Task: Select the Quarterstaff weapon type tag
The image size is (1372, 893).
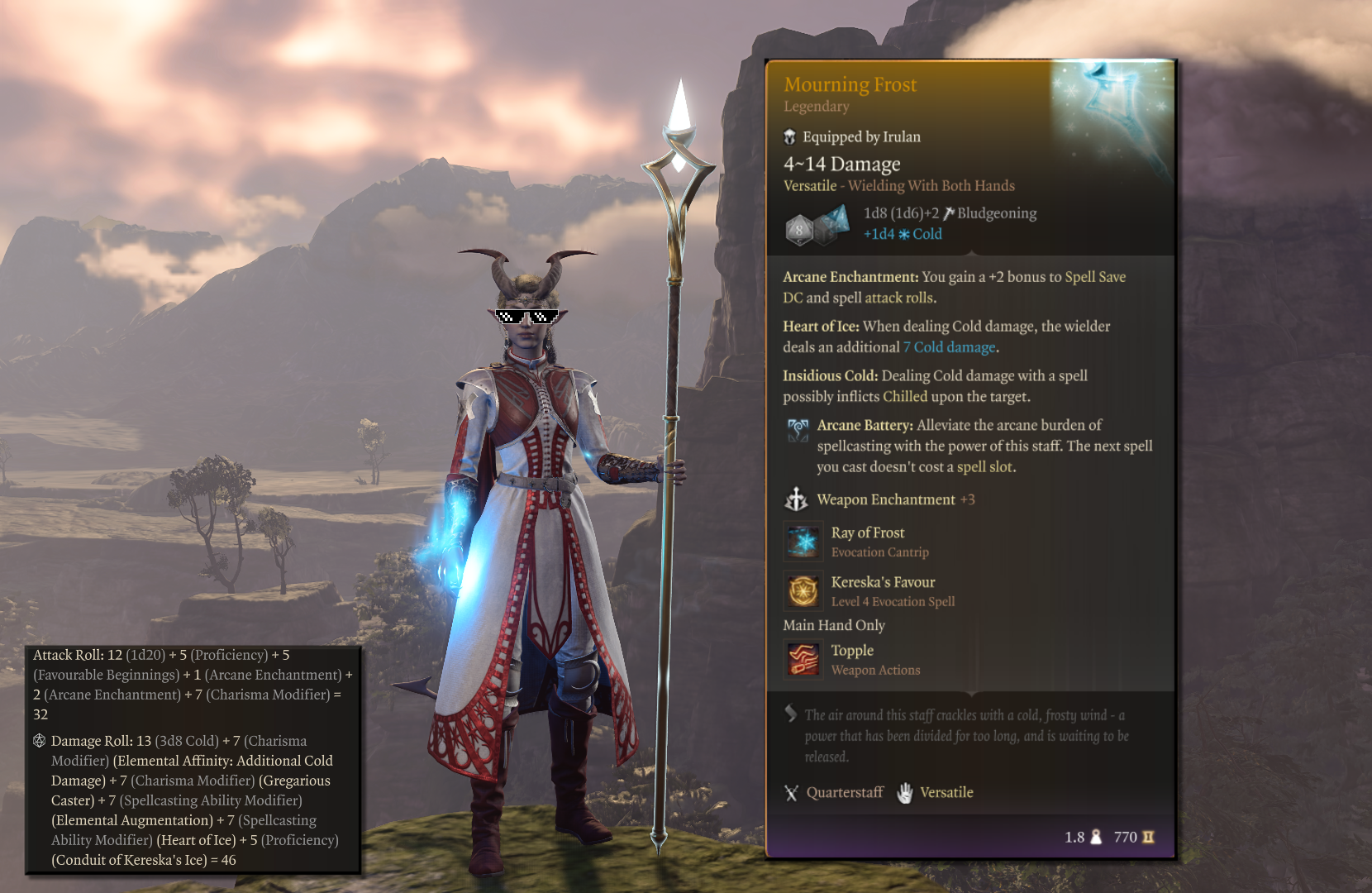Action: click(x=834, y=792)
